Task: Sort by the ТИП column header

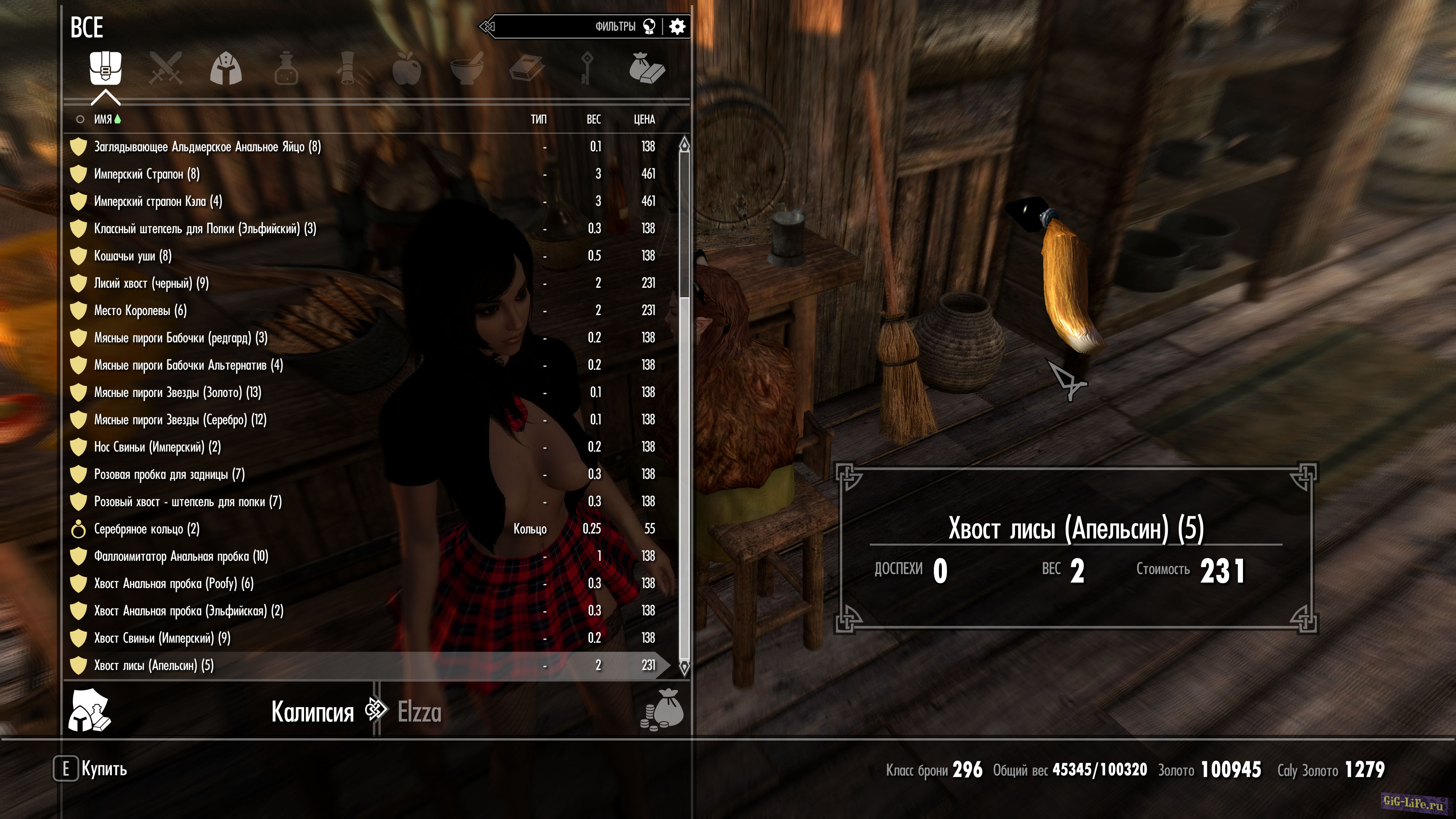Action: pos(538,119)
